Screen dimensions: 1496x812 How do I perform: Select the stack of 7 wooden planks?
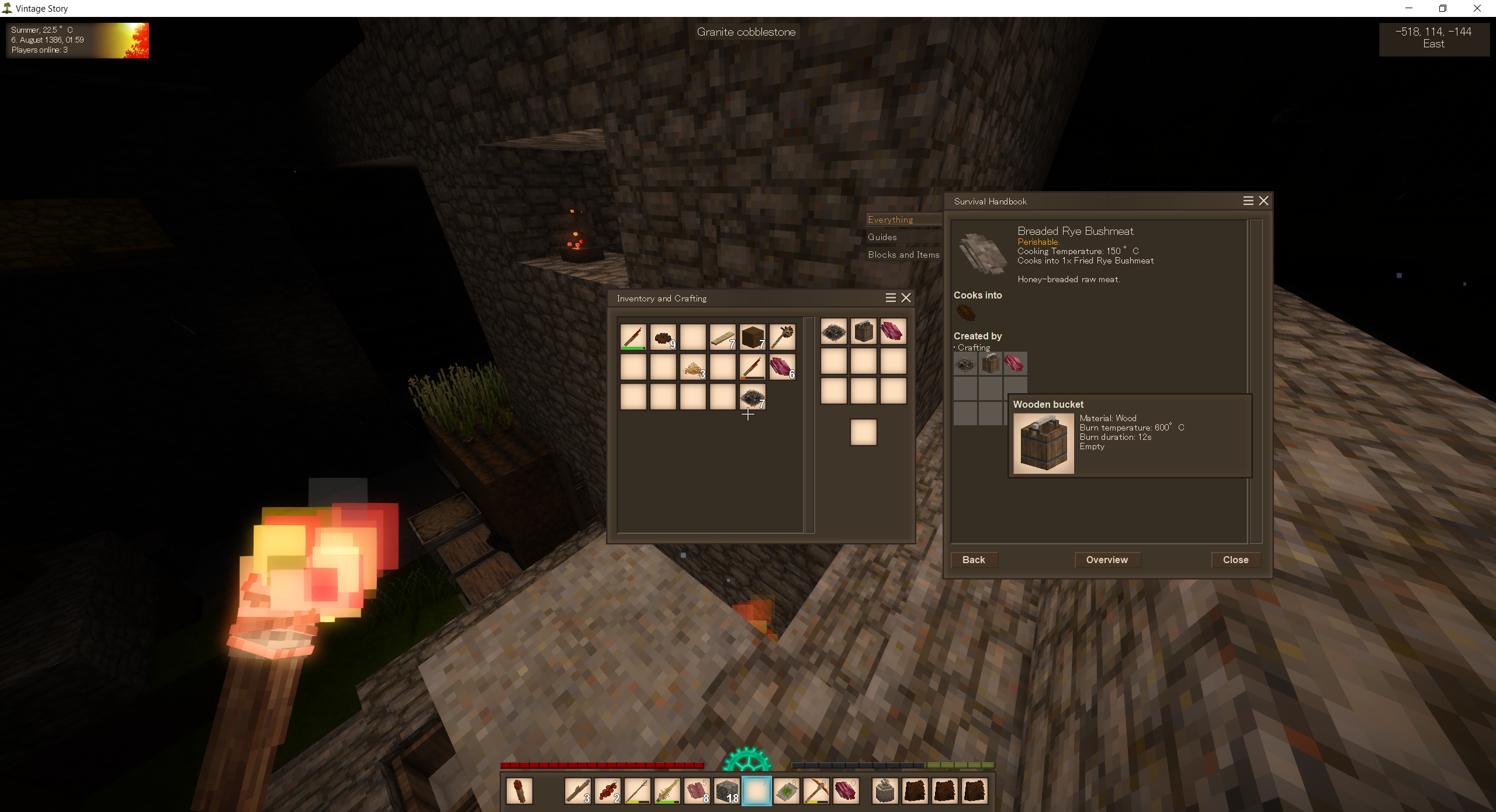(722, 337)
